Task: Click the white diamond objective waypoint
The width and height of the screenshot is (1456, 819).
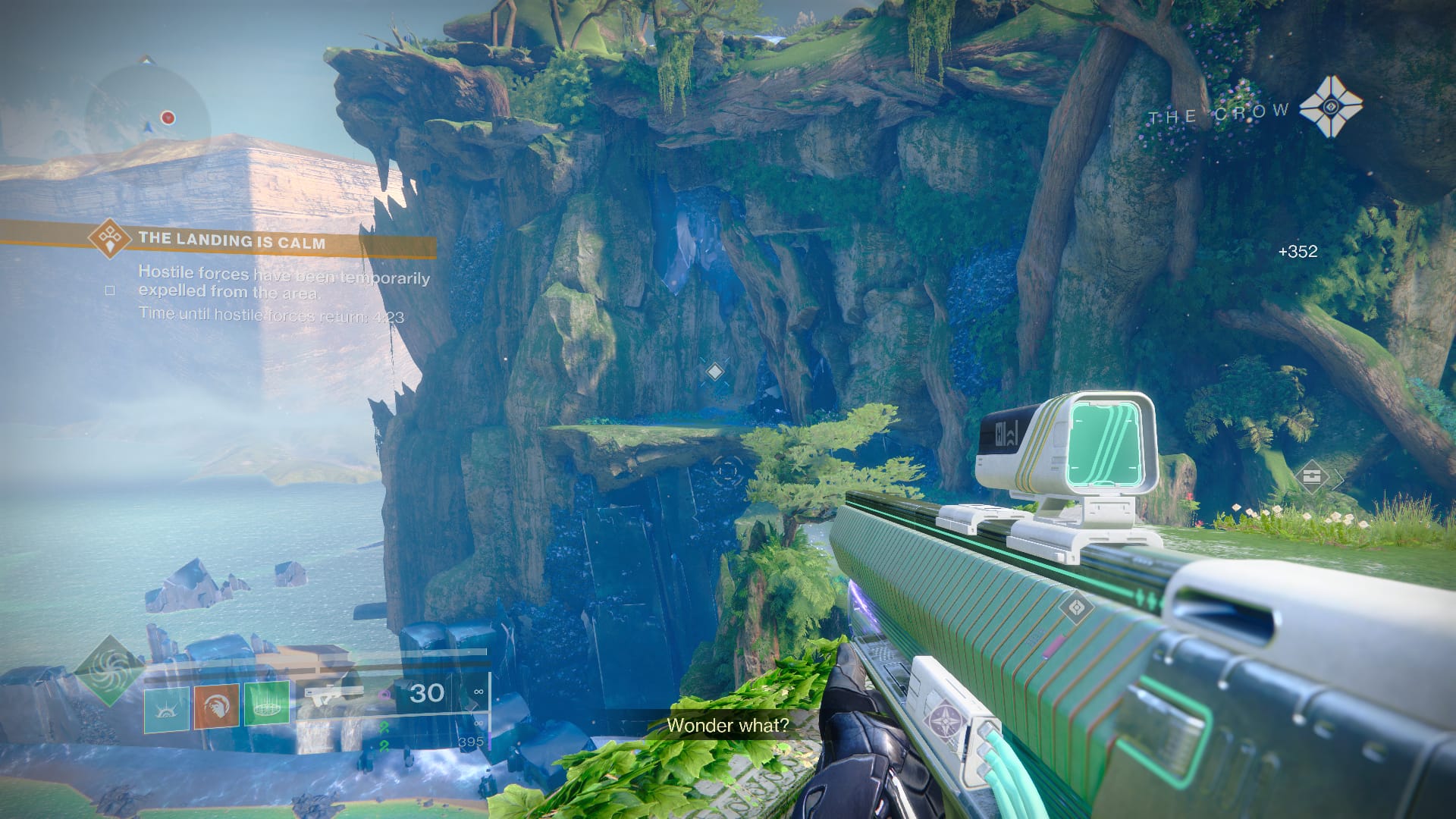Action: [714, 372]
